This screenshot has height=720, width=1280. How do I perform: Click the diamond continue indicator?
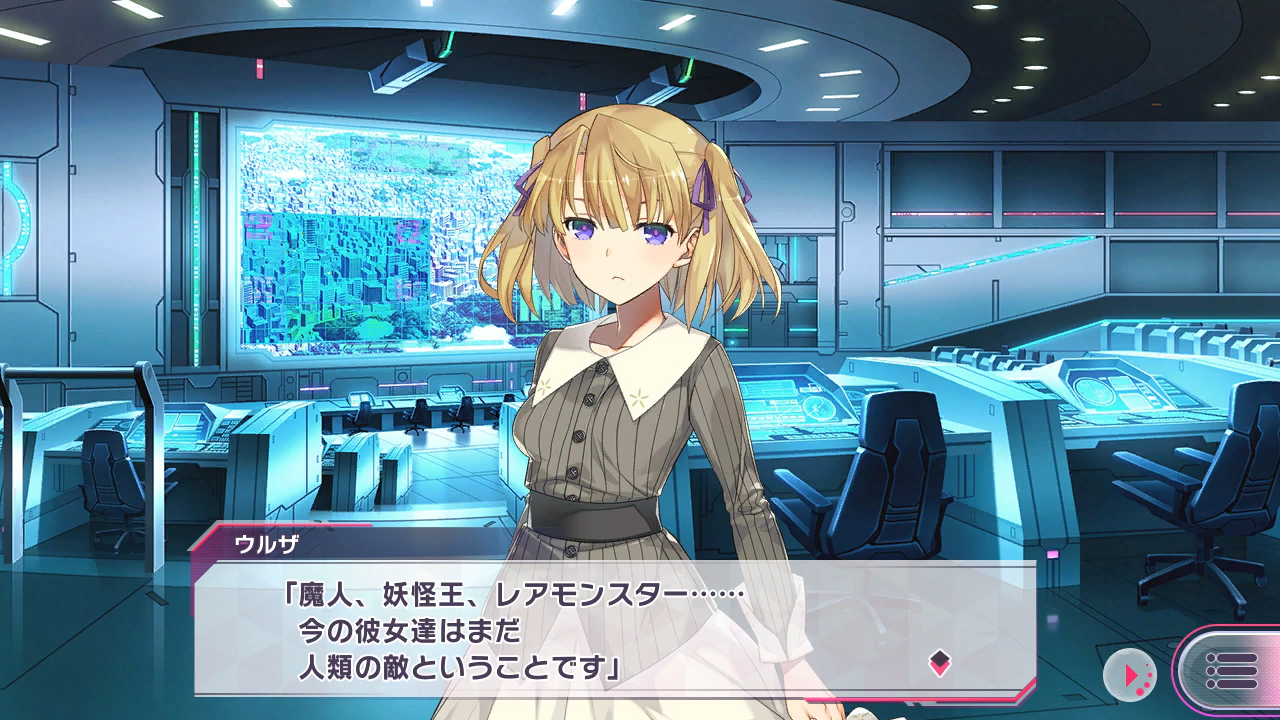click(940, 662)
